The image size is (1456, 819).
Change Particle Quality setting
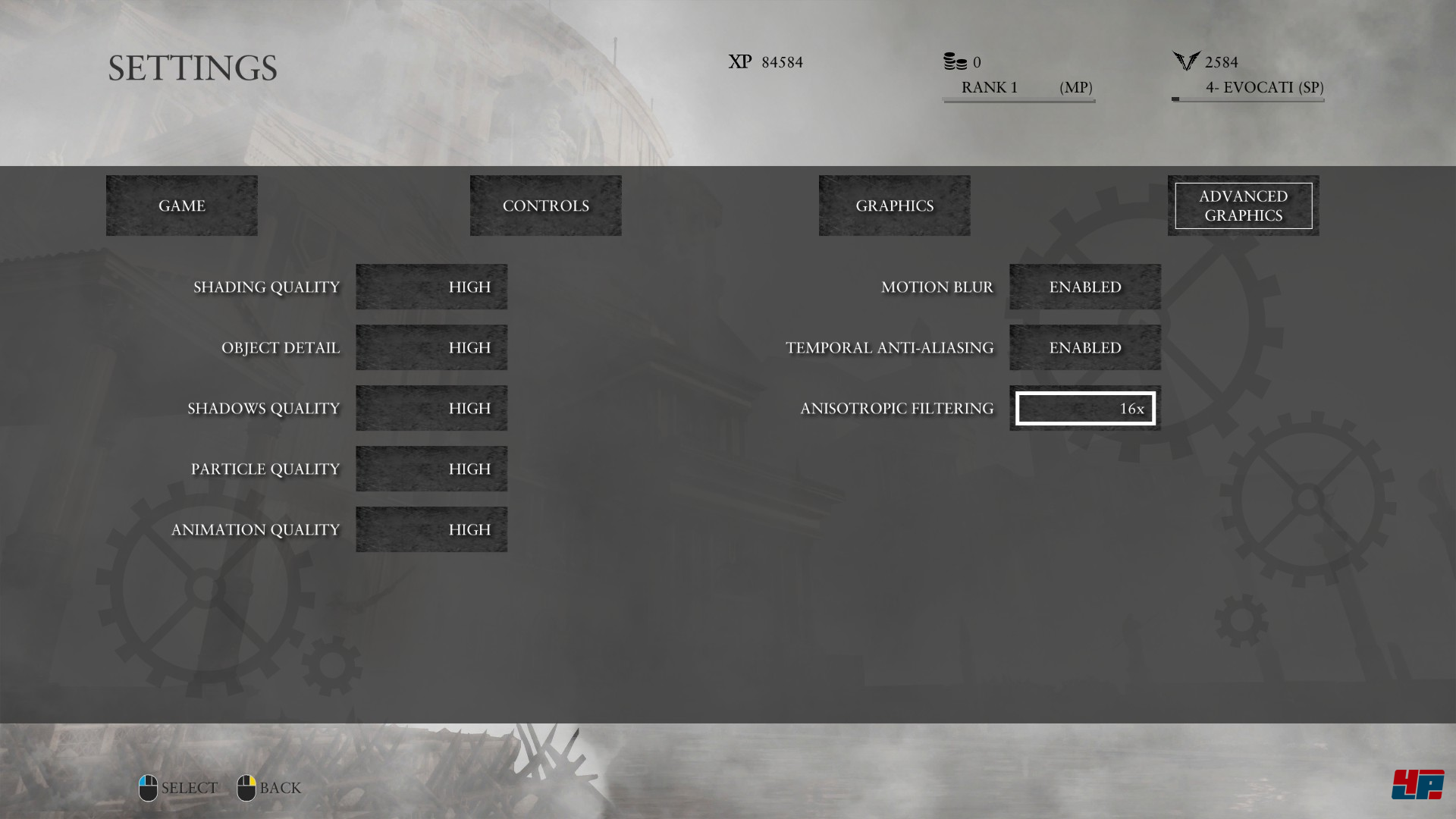click(x=431, y=468)
